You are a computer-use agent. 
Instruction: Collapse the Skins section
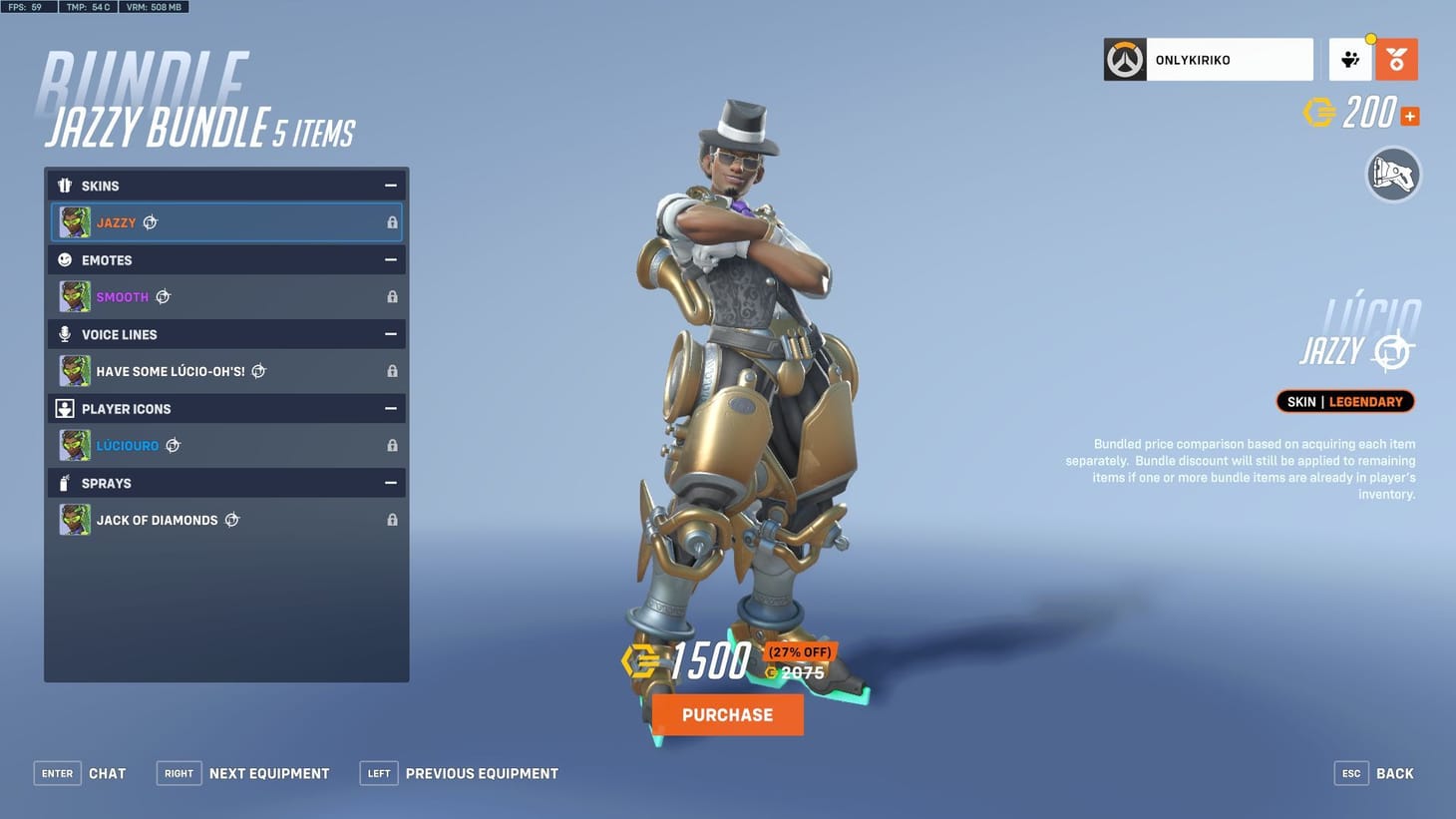click(x=393, y=186)
